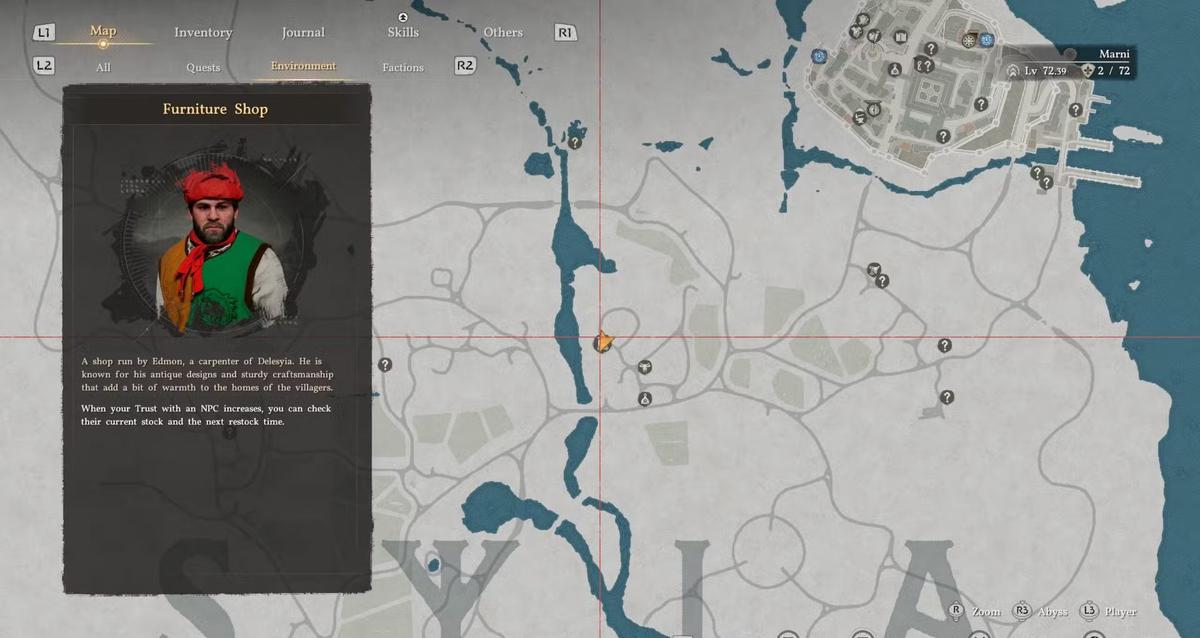The image size is (1200, 638).
Task: Click the bull head map marker
Action: click(x=645, y=367)
